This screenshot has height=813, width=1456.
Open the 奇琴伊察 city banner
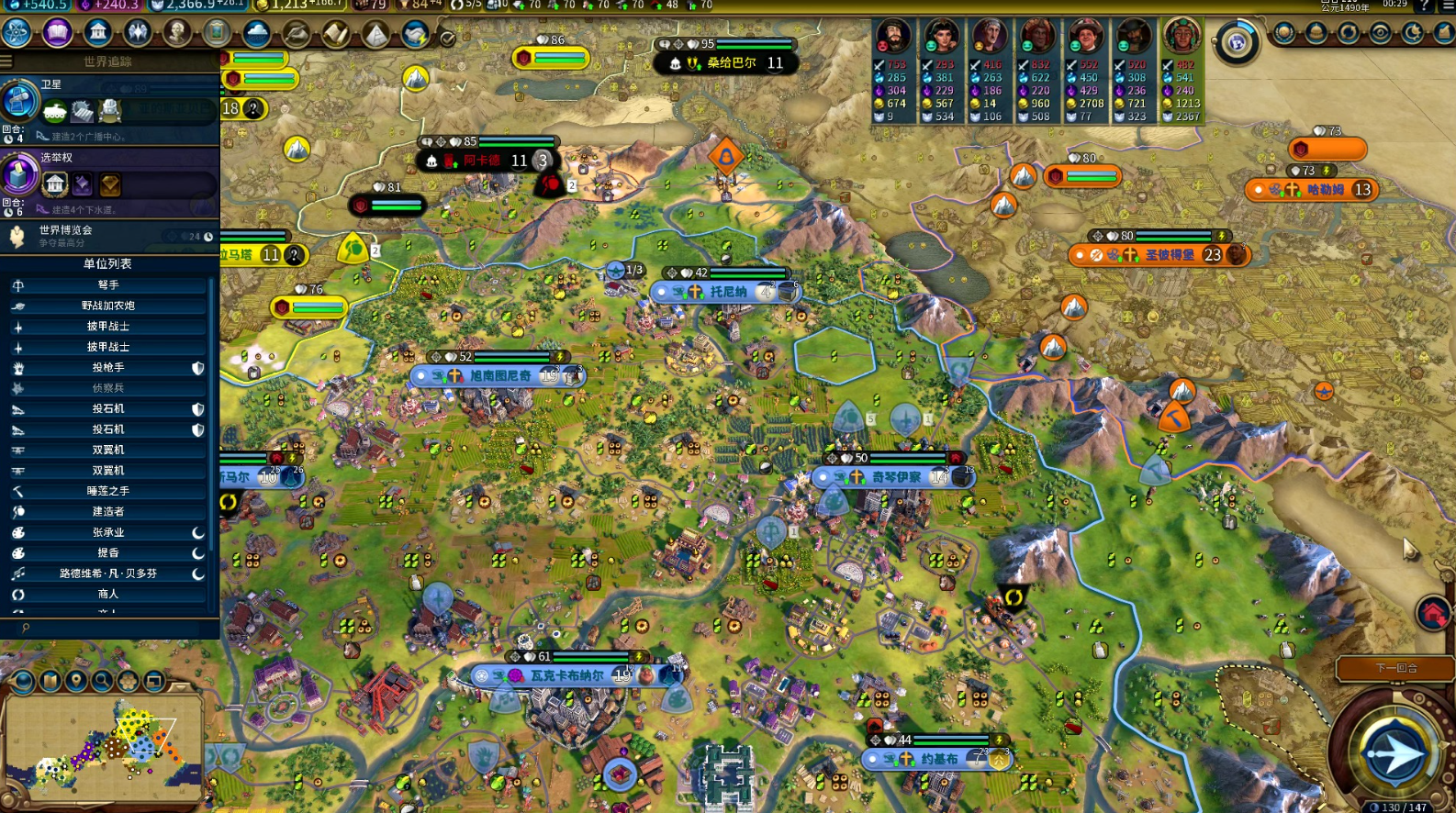pyautogui.click(x=894, y=477)
